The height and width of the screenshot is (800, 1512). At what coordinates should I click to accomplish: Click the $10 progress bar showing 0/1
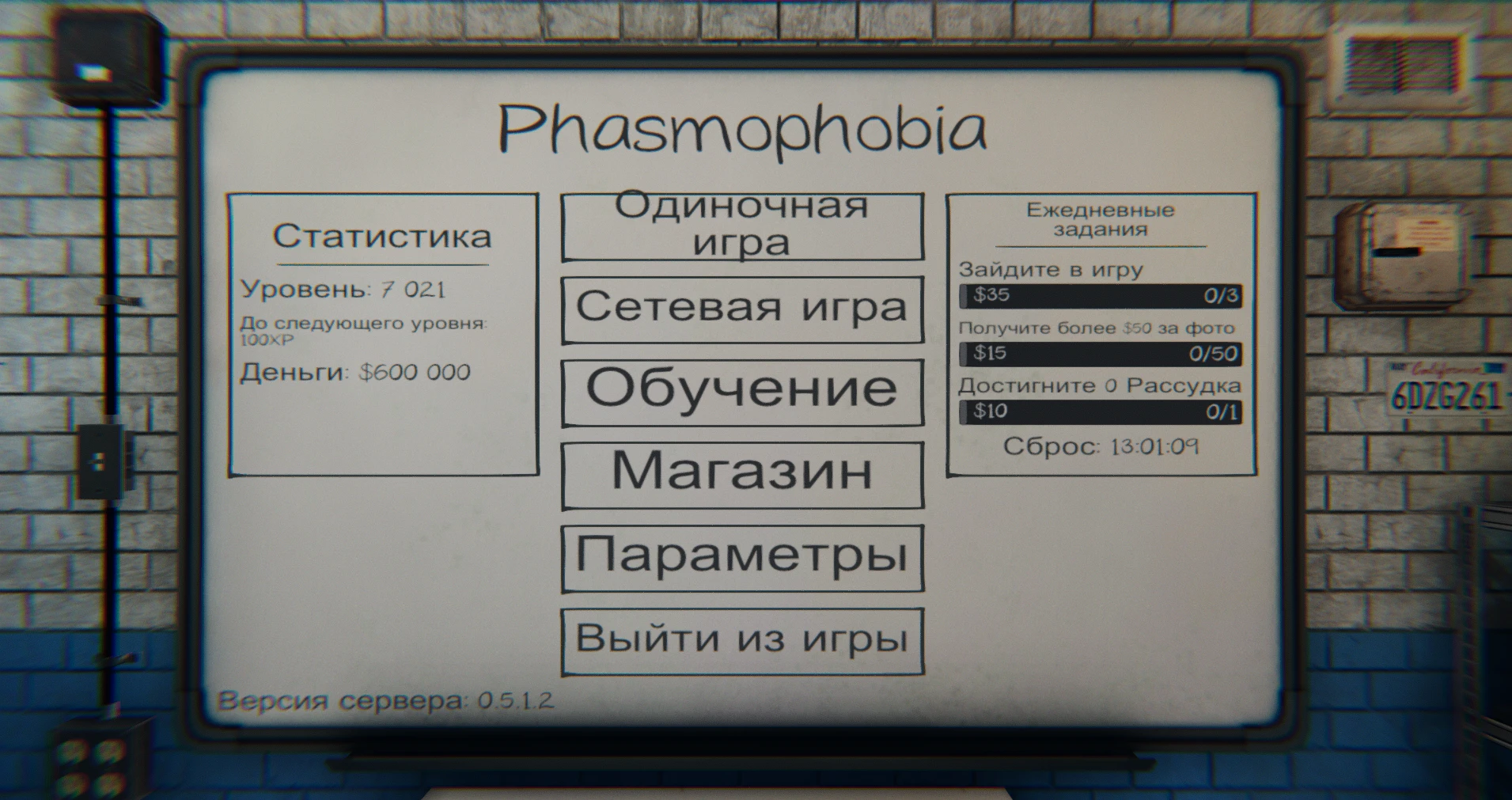pyautogui.click(x=1100, y=411)
